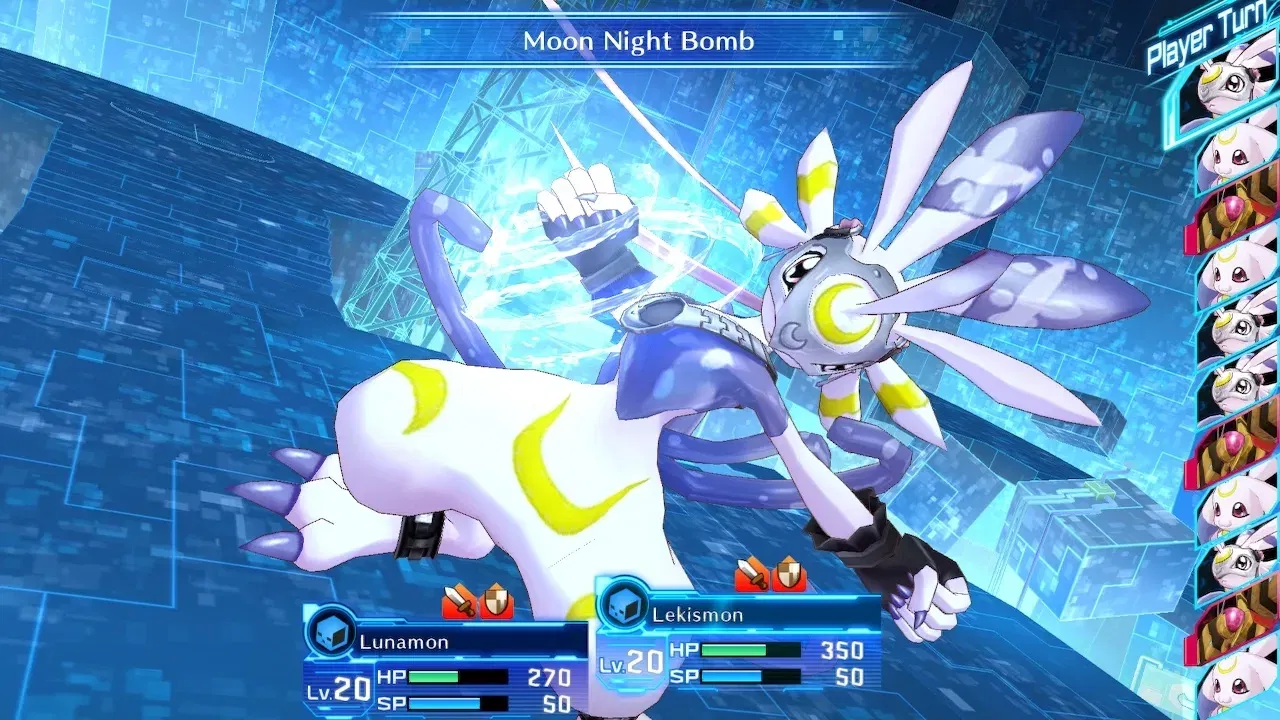Open the Moon Night Bomb skill banner
1280x720 pixels.
[x=640, y=42]
